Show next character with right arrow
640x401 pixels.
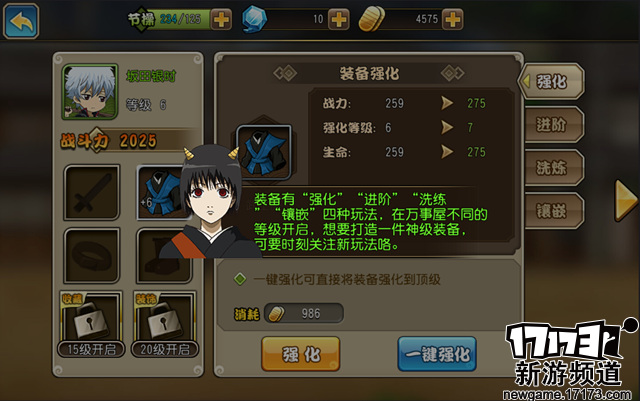626,193
